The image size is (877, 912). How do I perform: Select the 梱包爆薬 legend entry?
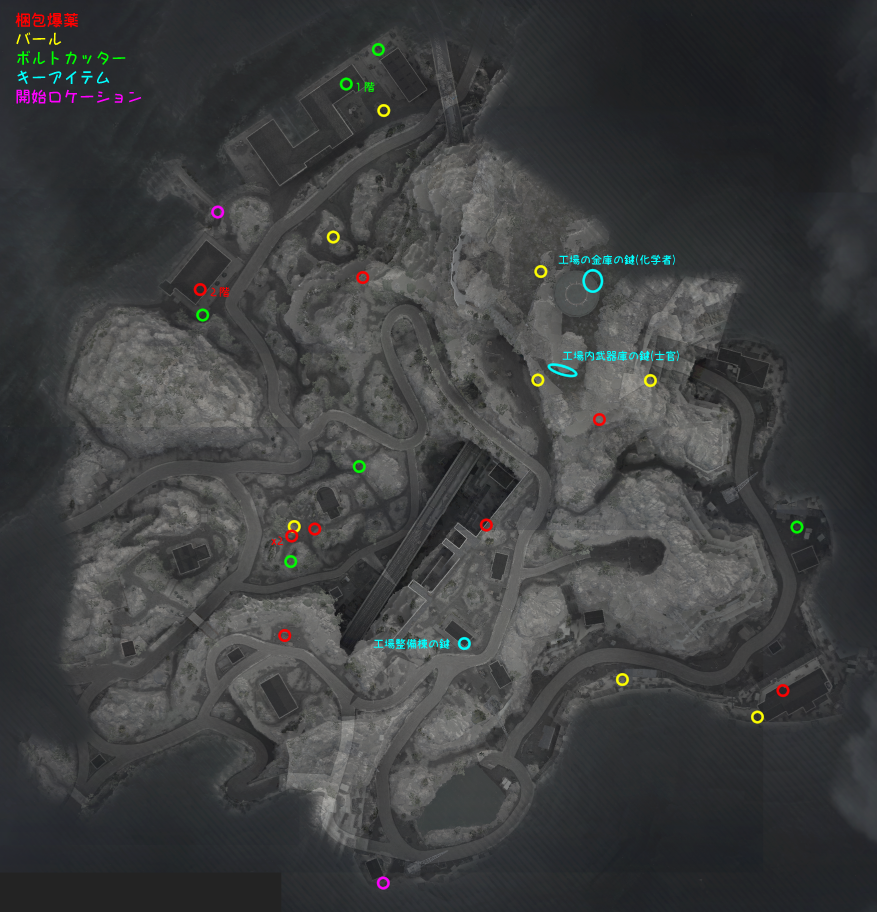(47, 20)
